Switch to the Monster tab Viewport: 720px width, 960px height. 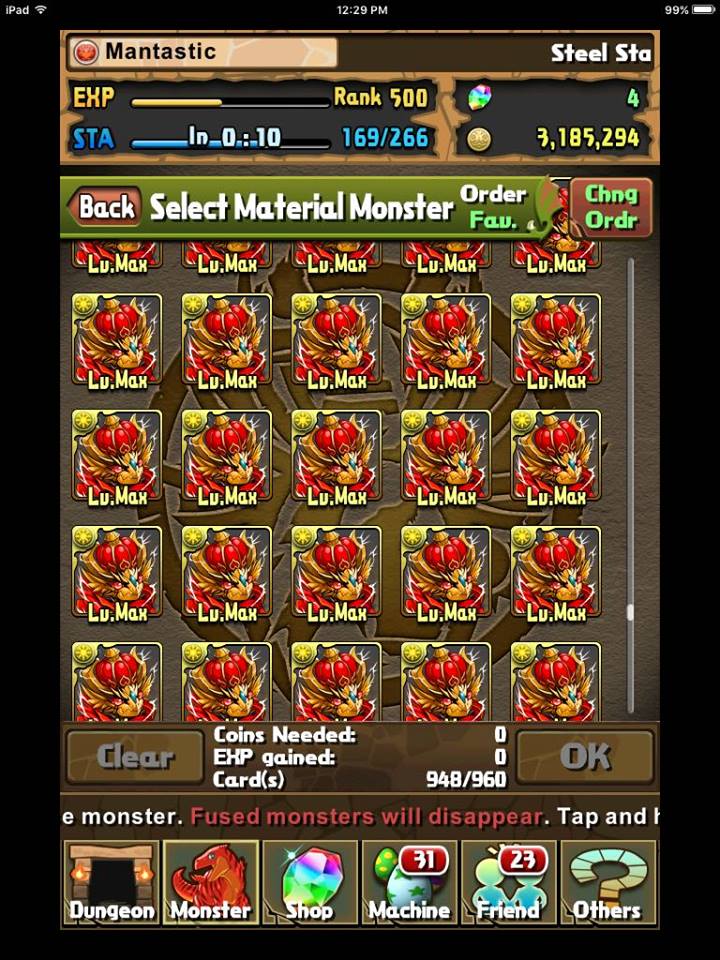point(210,882)
